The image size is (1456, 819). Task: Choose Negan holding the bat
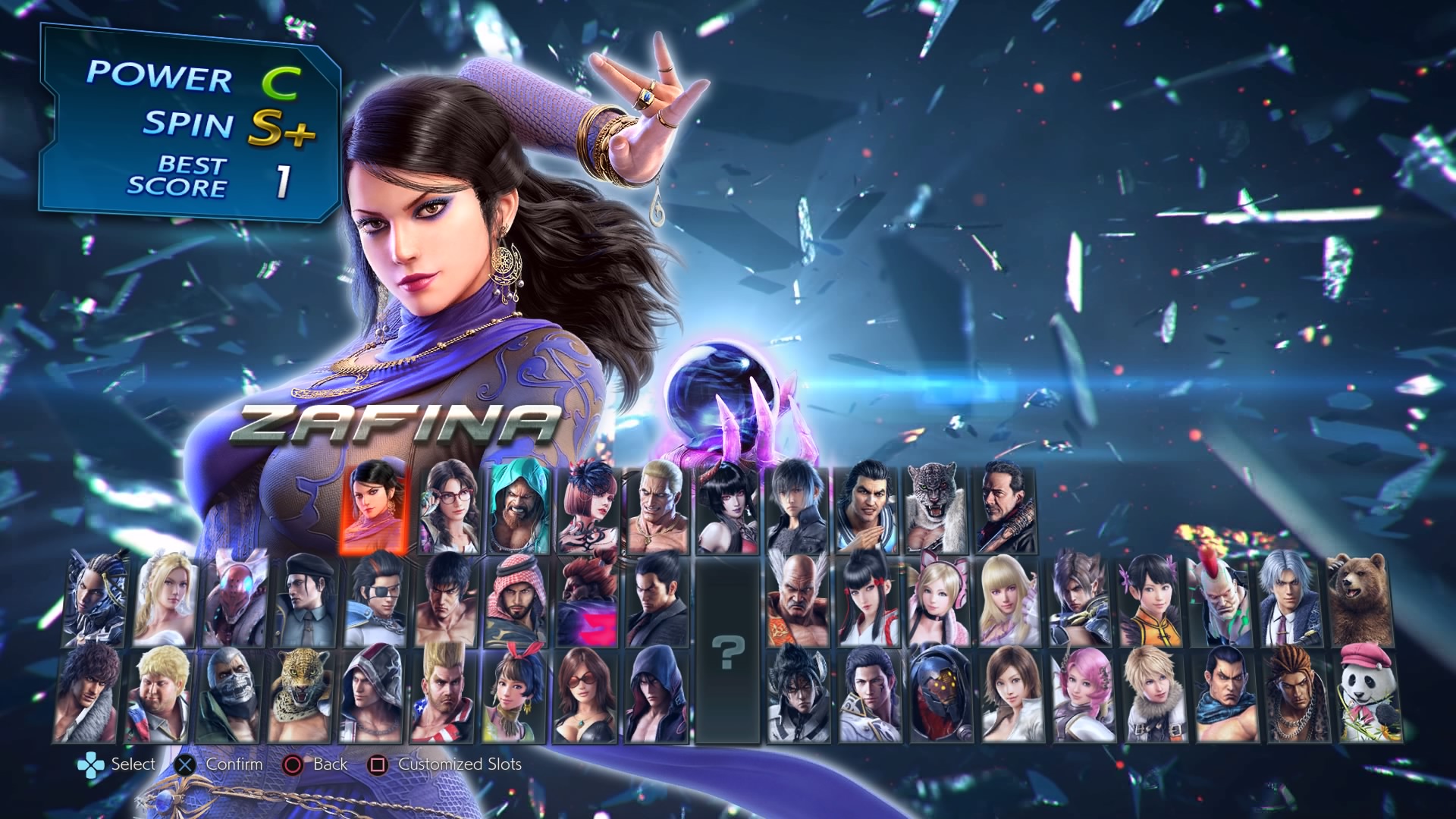[1006, 506]
